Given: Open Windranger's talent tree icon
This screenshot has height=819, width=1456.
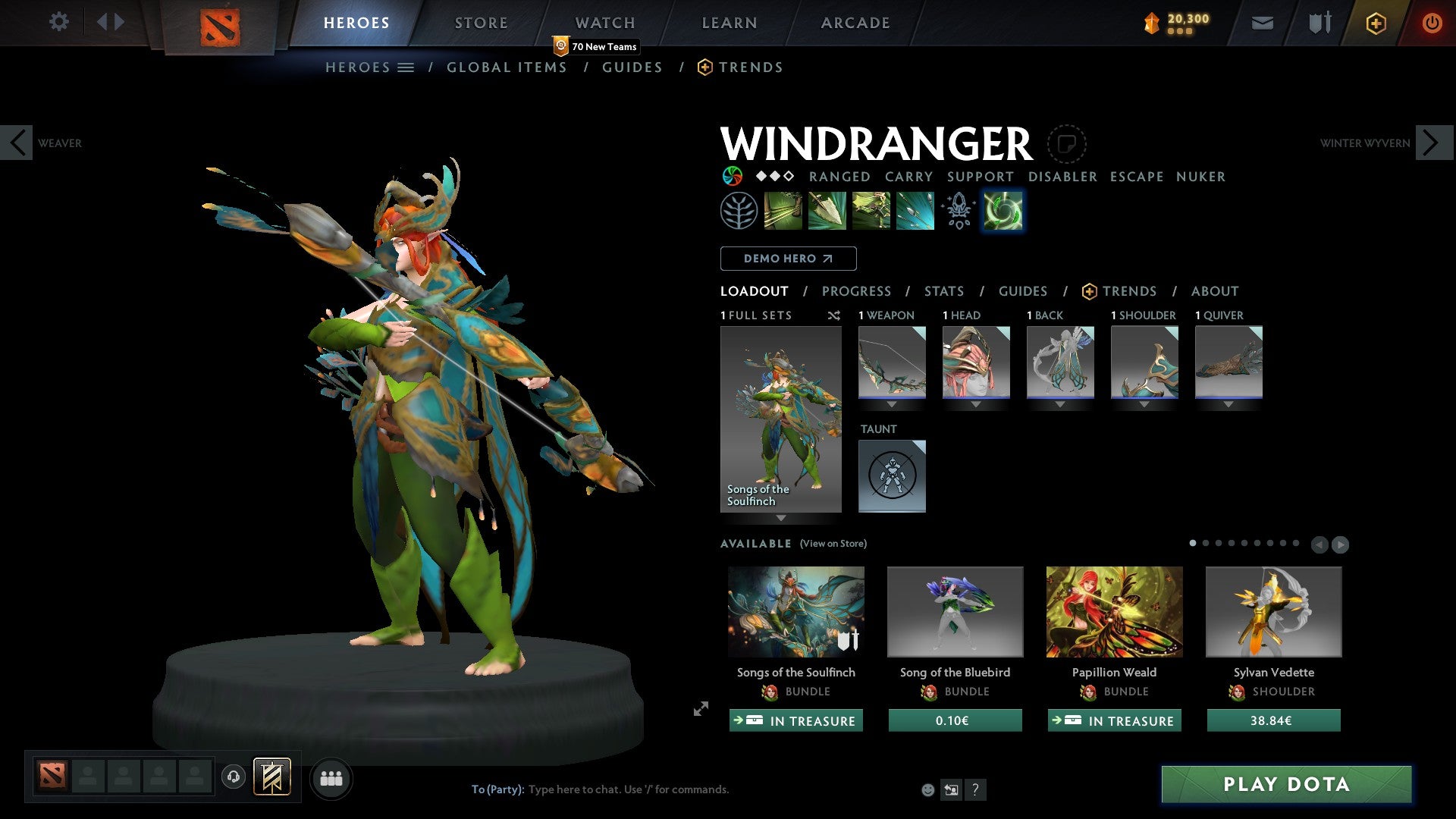Looking at the screenshot, I should (x=738, y=210).
